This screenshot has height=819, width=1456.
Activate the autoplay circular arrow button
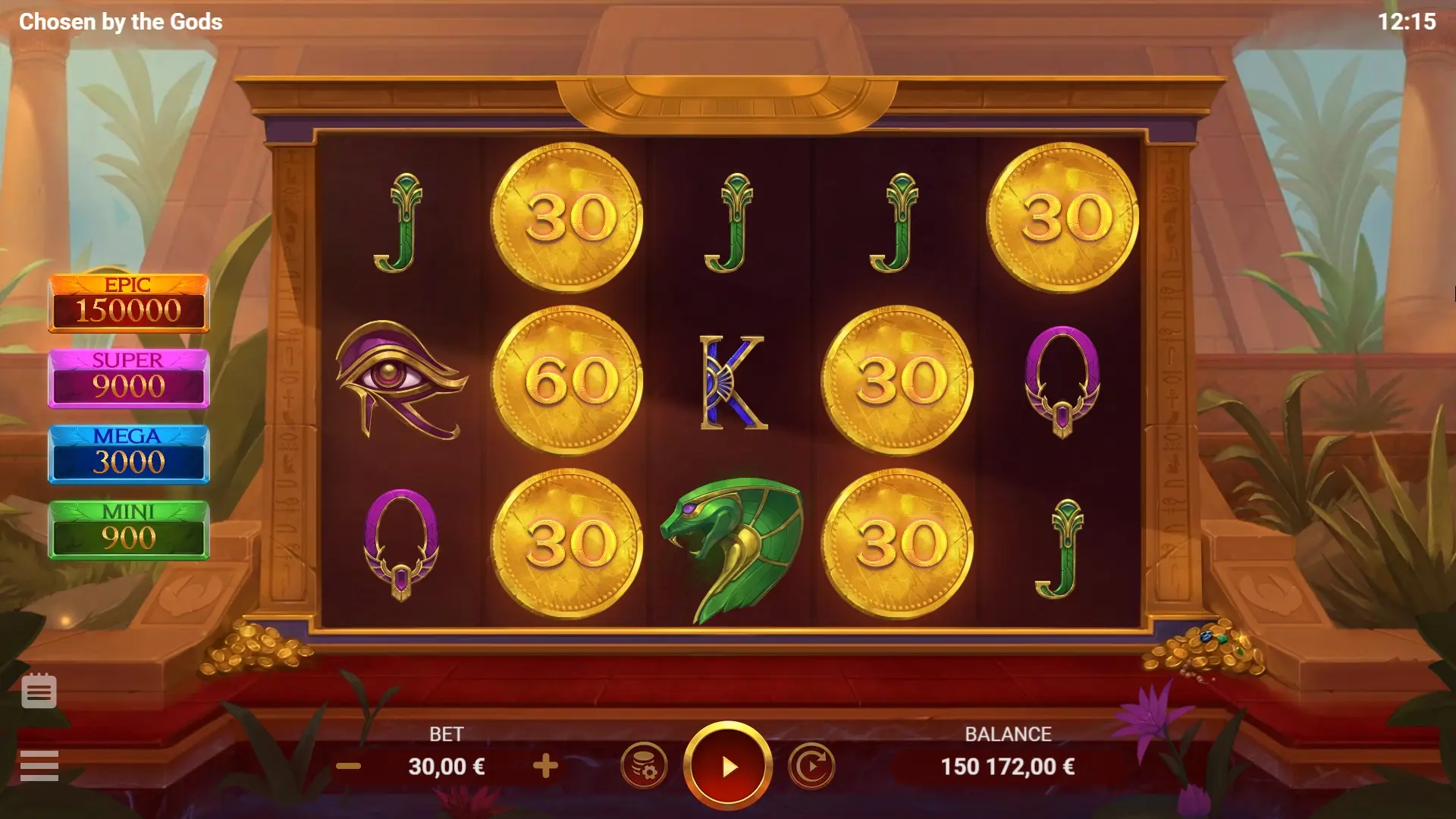[811, 766]
